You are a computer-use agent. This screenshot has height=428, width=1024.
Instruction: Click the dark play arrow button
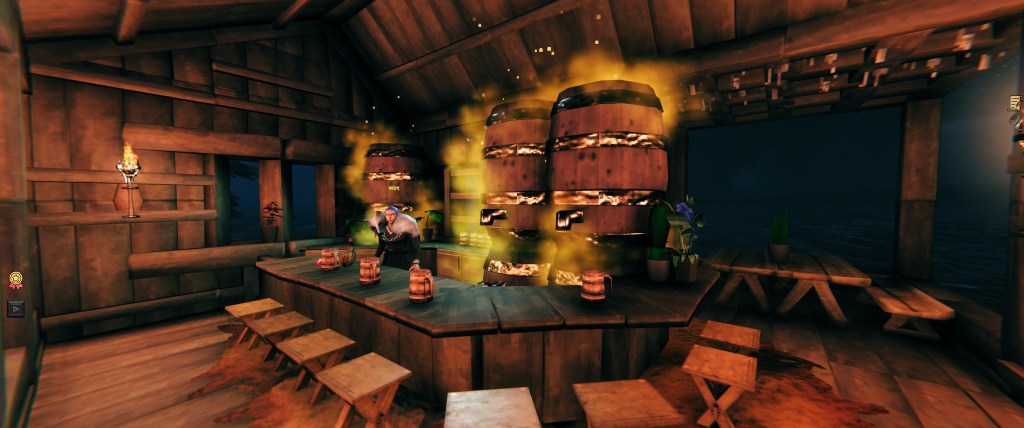tap(15, 308)
